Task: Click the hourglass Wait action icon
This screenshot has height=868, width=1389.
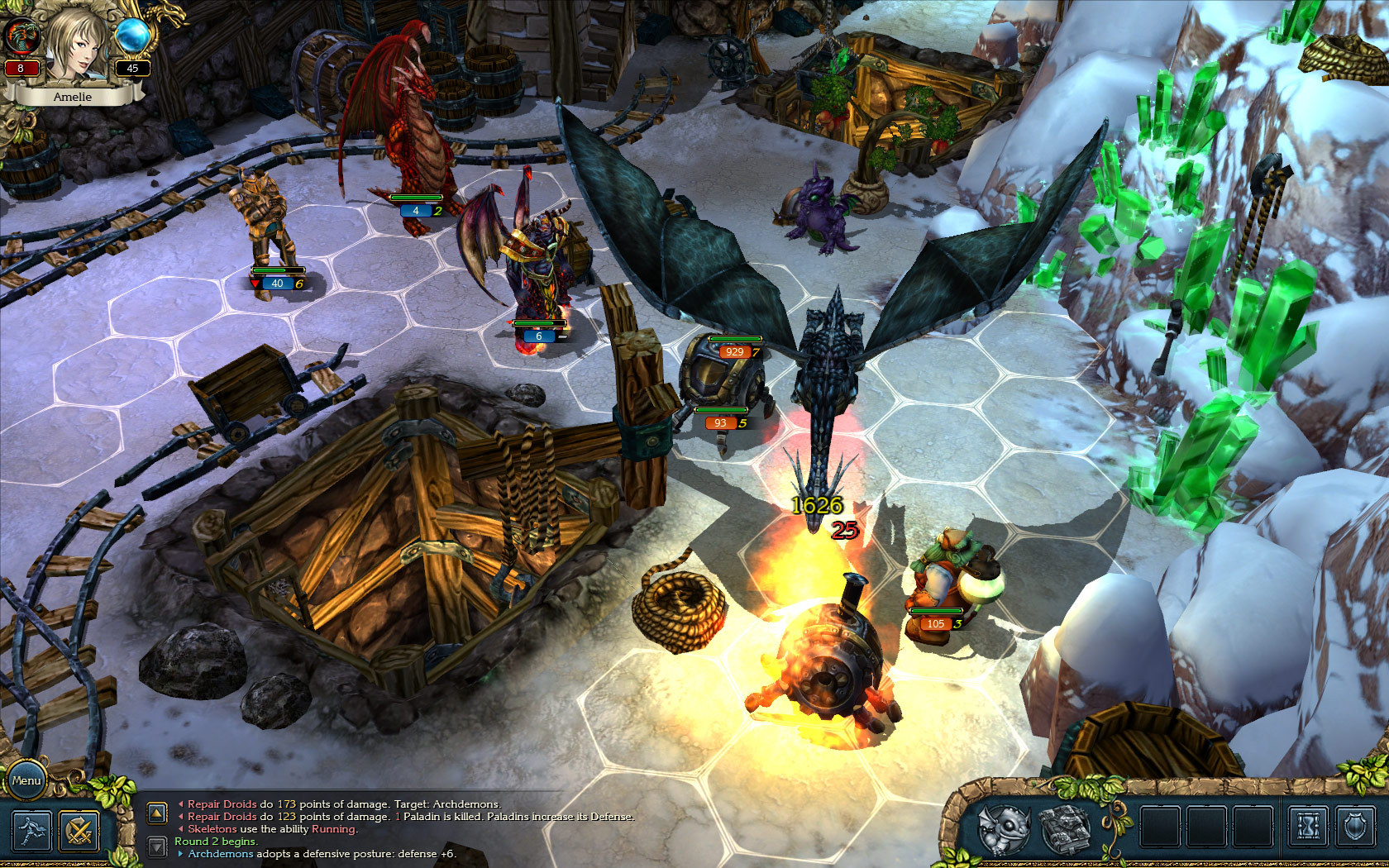Action: [x=1308, y=825]
